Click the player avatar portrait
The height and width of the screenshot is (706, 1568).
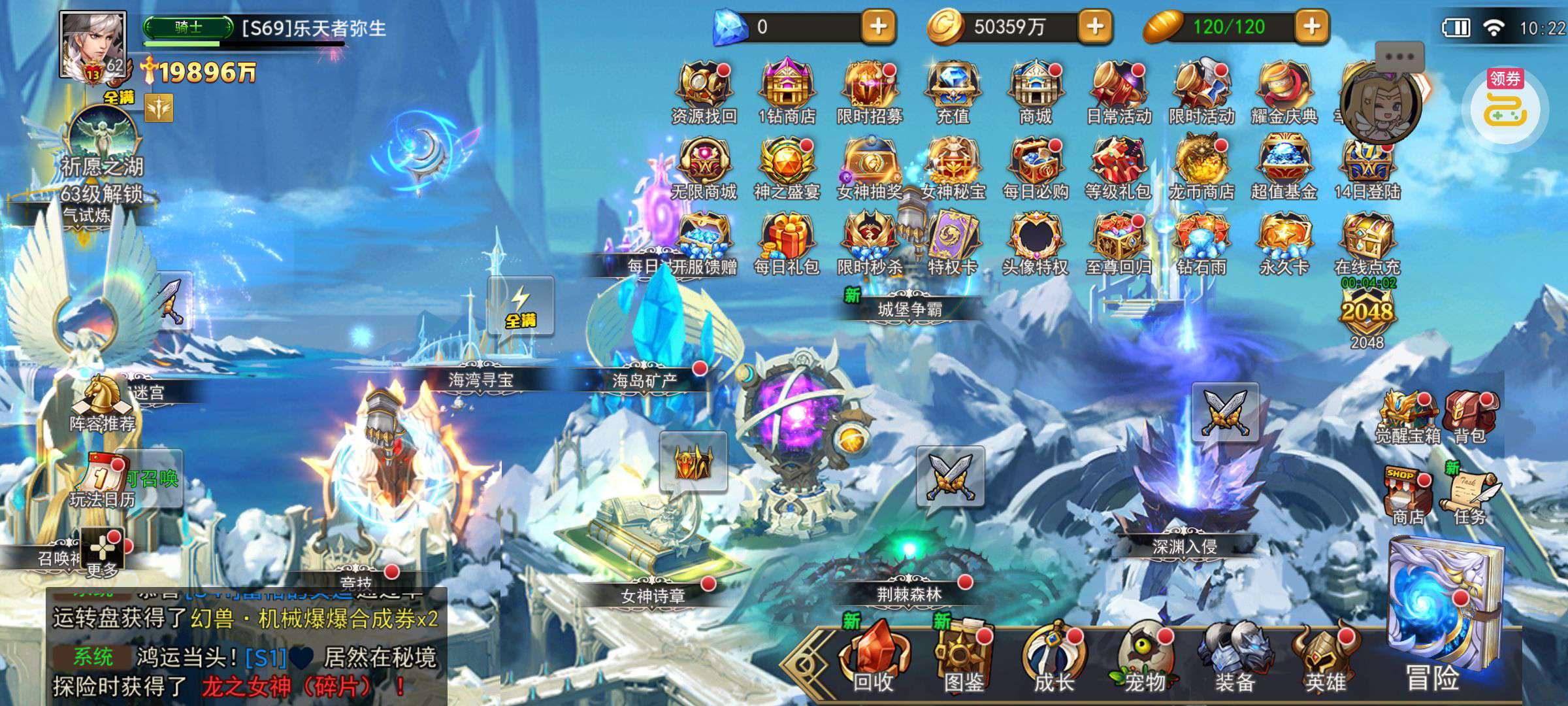tap(93, 44)
